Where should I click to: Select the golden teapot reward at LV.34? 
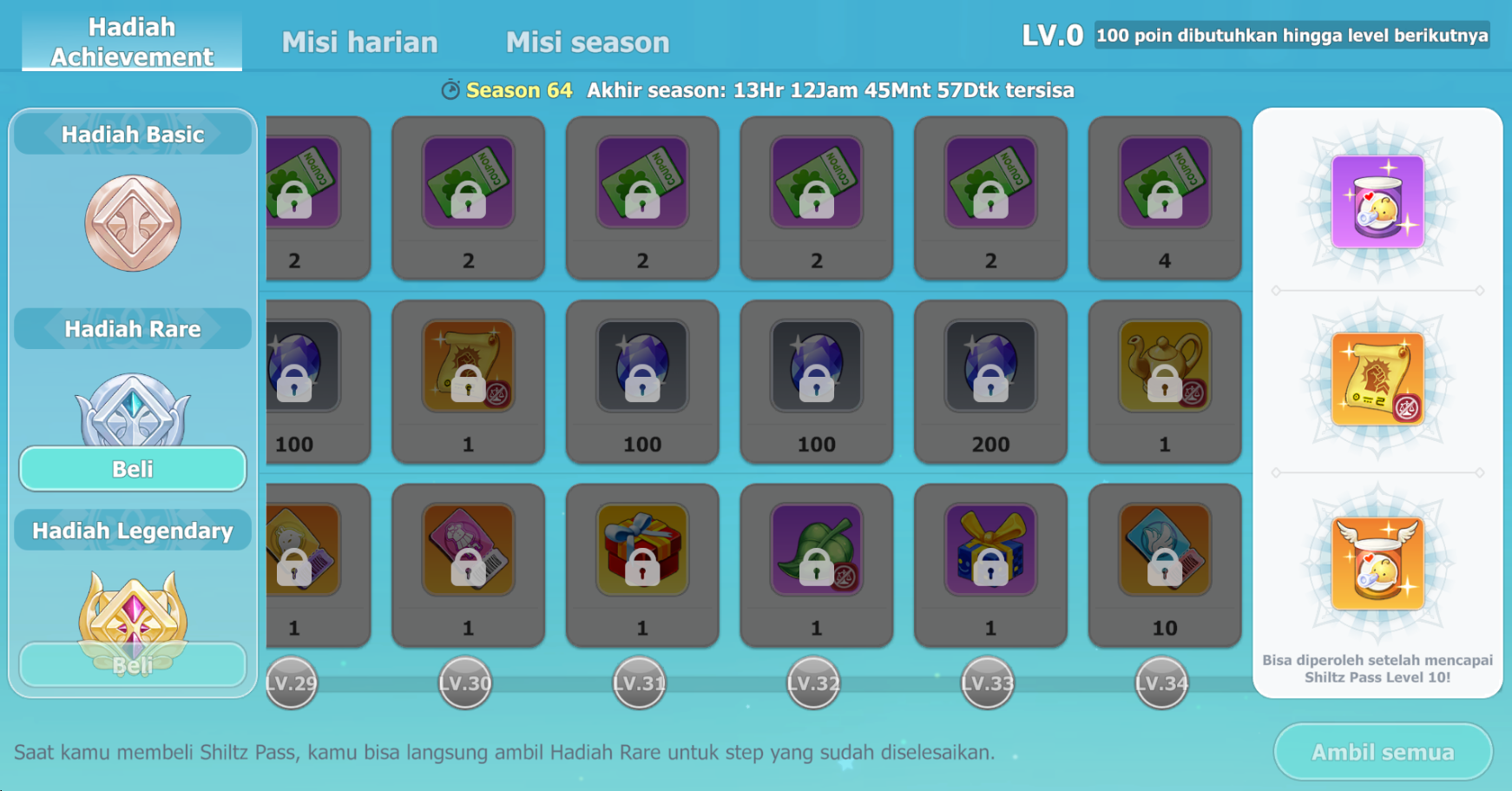pos(1164,366)
